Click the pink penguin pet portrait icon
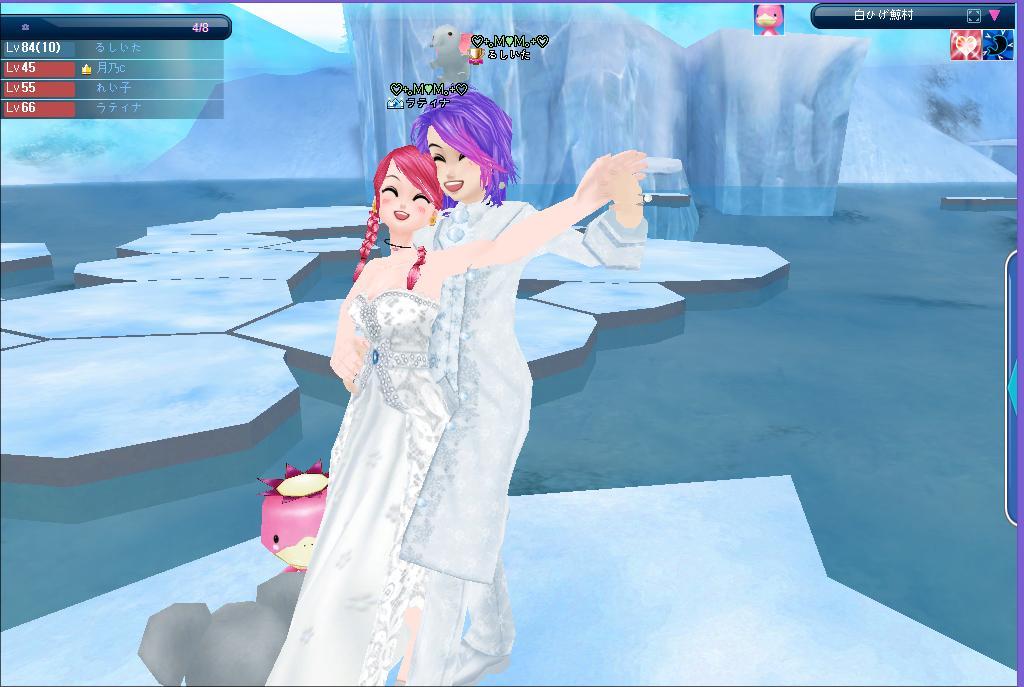 coord(768,18)
